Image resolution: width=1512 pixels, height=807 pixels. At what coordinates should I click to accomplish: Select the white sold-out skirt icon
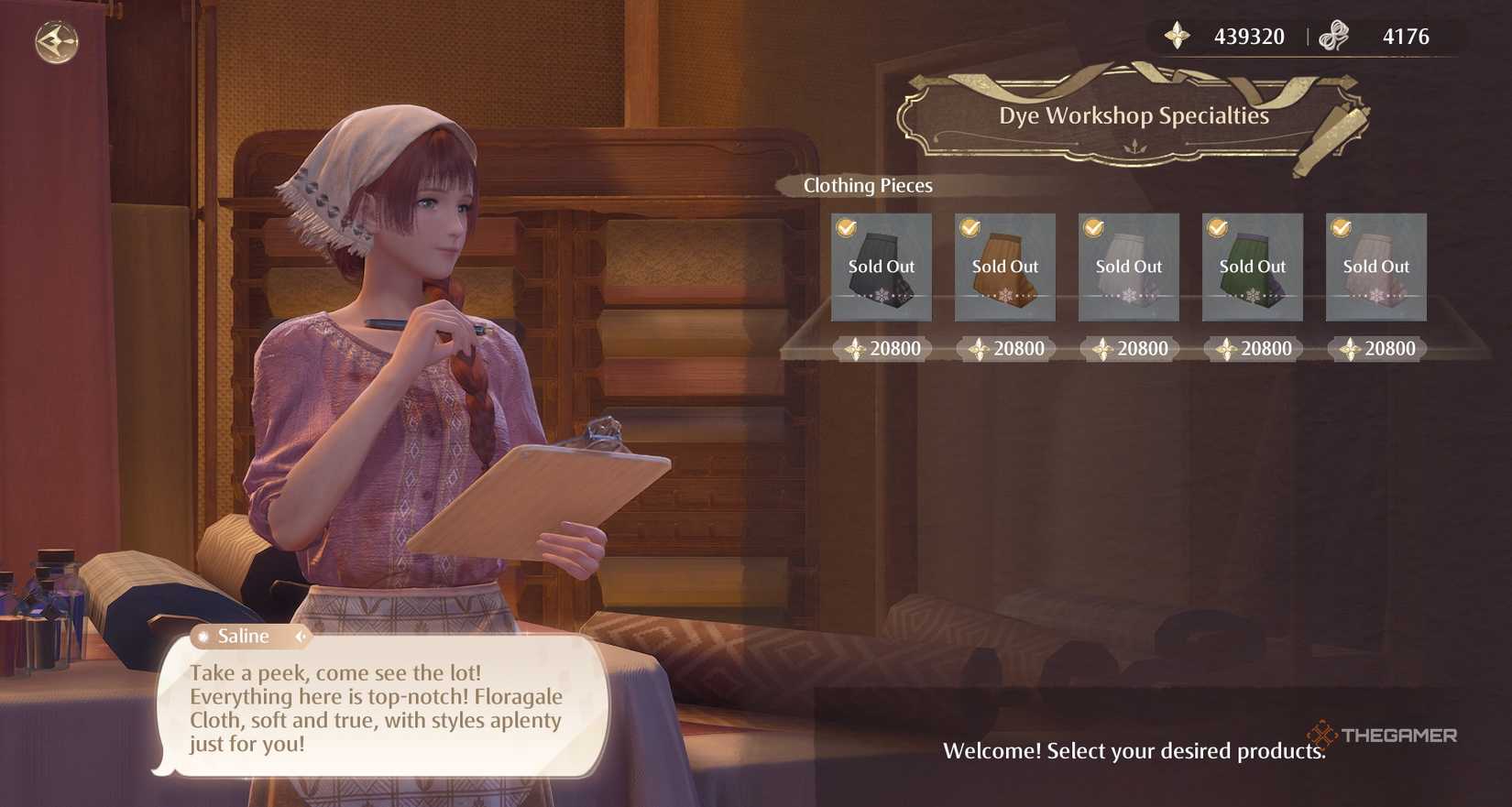coord(1128,268)
